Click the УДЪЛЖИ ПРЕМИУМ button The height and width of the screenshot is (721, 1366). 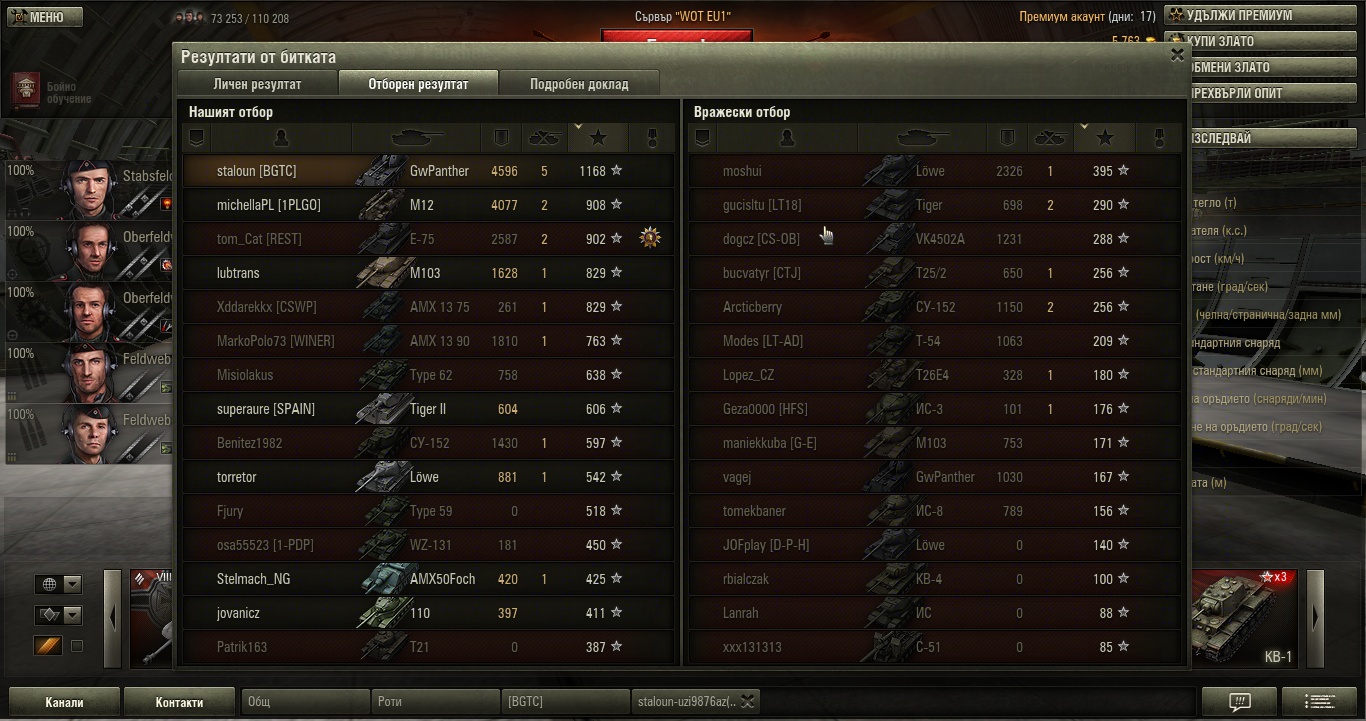point(1257,16)
